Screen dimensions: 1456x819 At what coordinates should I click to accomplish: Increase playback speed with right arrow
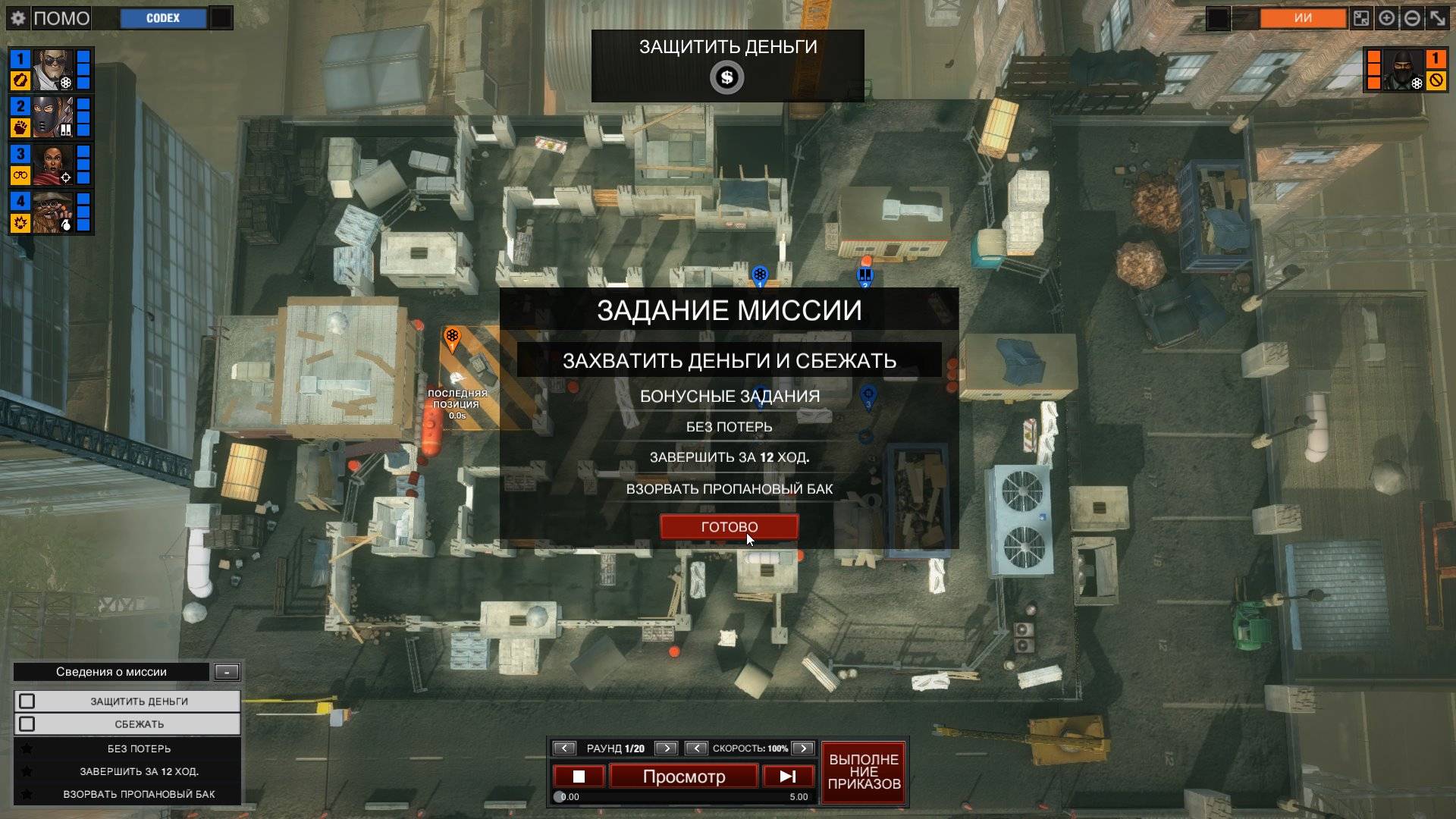coord(803,748)
